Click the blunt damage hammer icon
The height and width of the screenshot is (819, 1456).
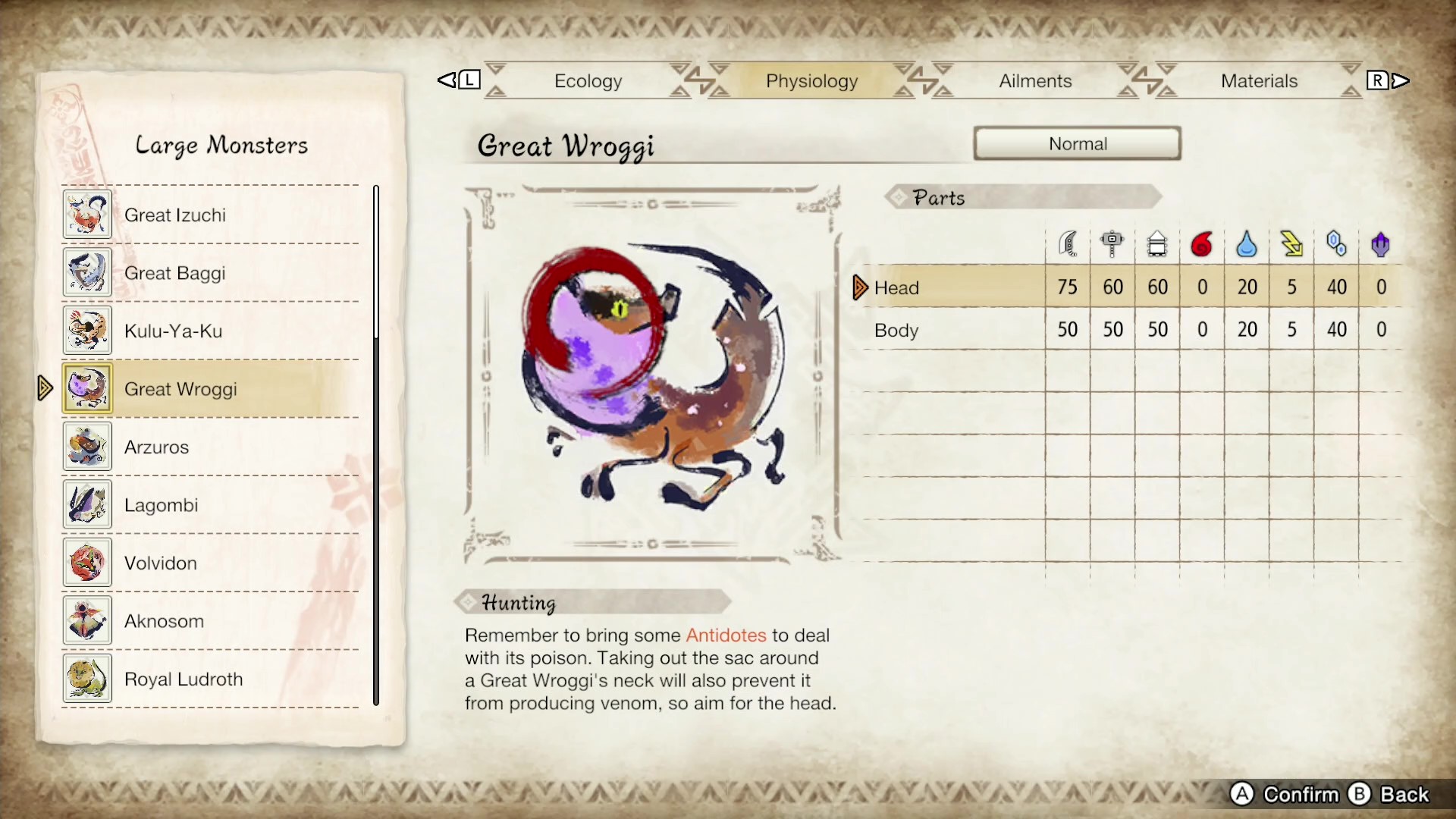pyautogui.click(x=1112, y=243)
